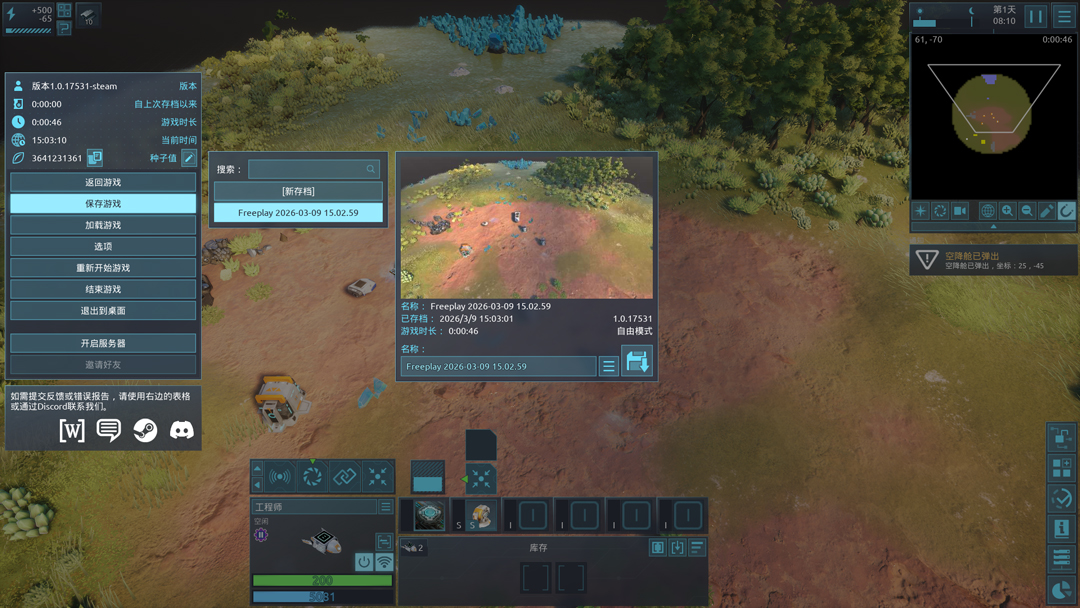Open the Discord link icon
Image resolution: width=1080 pixels, height=608 pixels.
182,430
